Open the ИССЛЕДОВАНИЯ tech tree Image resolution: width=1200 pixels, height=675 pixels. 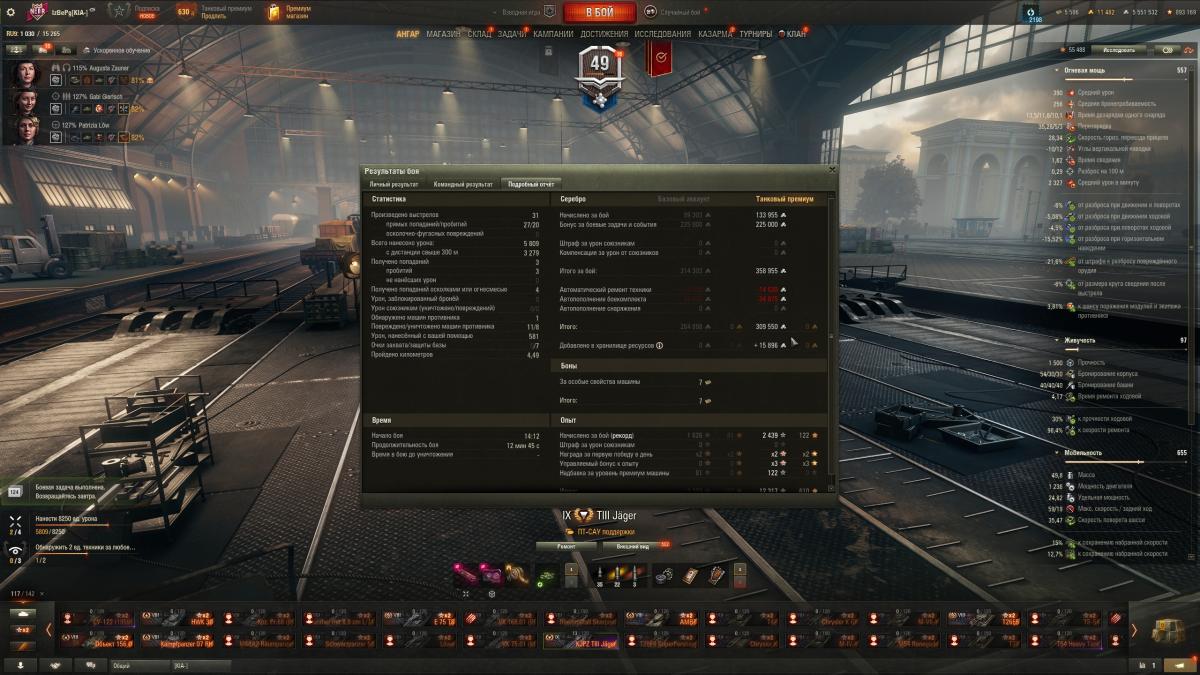click(x=662, y=34)
